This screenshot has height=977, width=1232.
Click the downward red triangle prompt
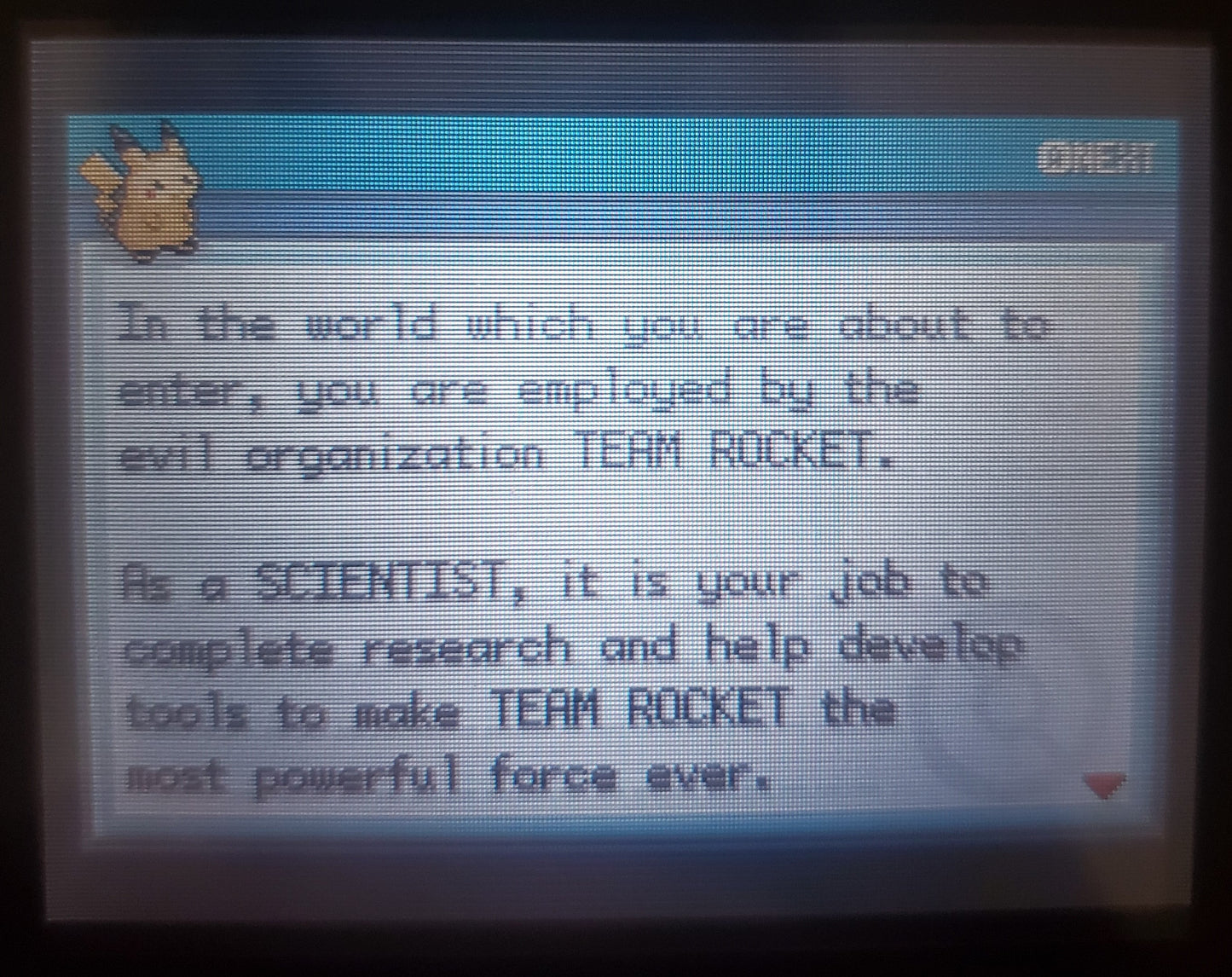(1104, 784)
